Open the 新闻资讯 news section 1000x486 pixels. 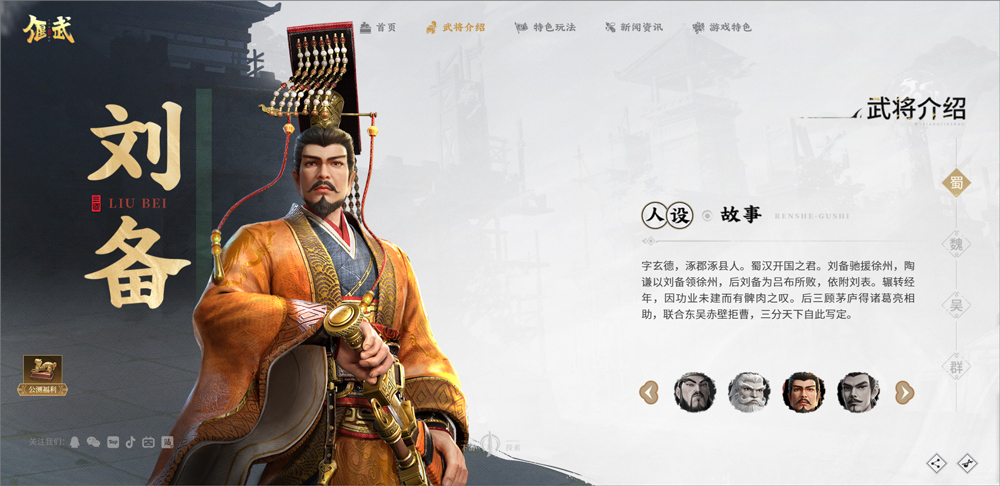click(x=634, y=27)
